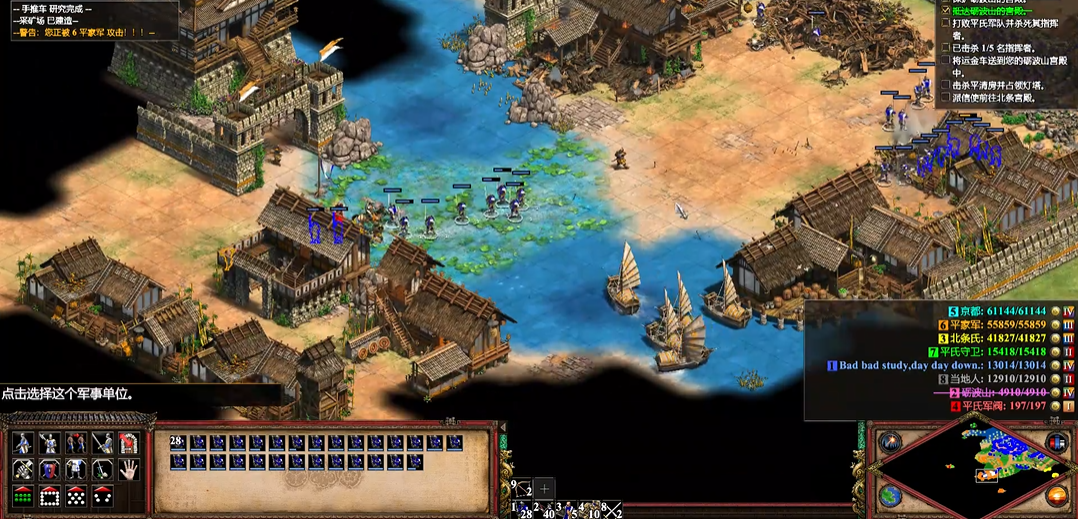Select the flank formation with three dots
The height and width of the screenshot is (519, 1078).
pos(102,496)
